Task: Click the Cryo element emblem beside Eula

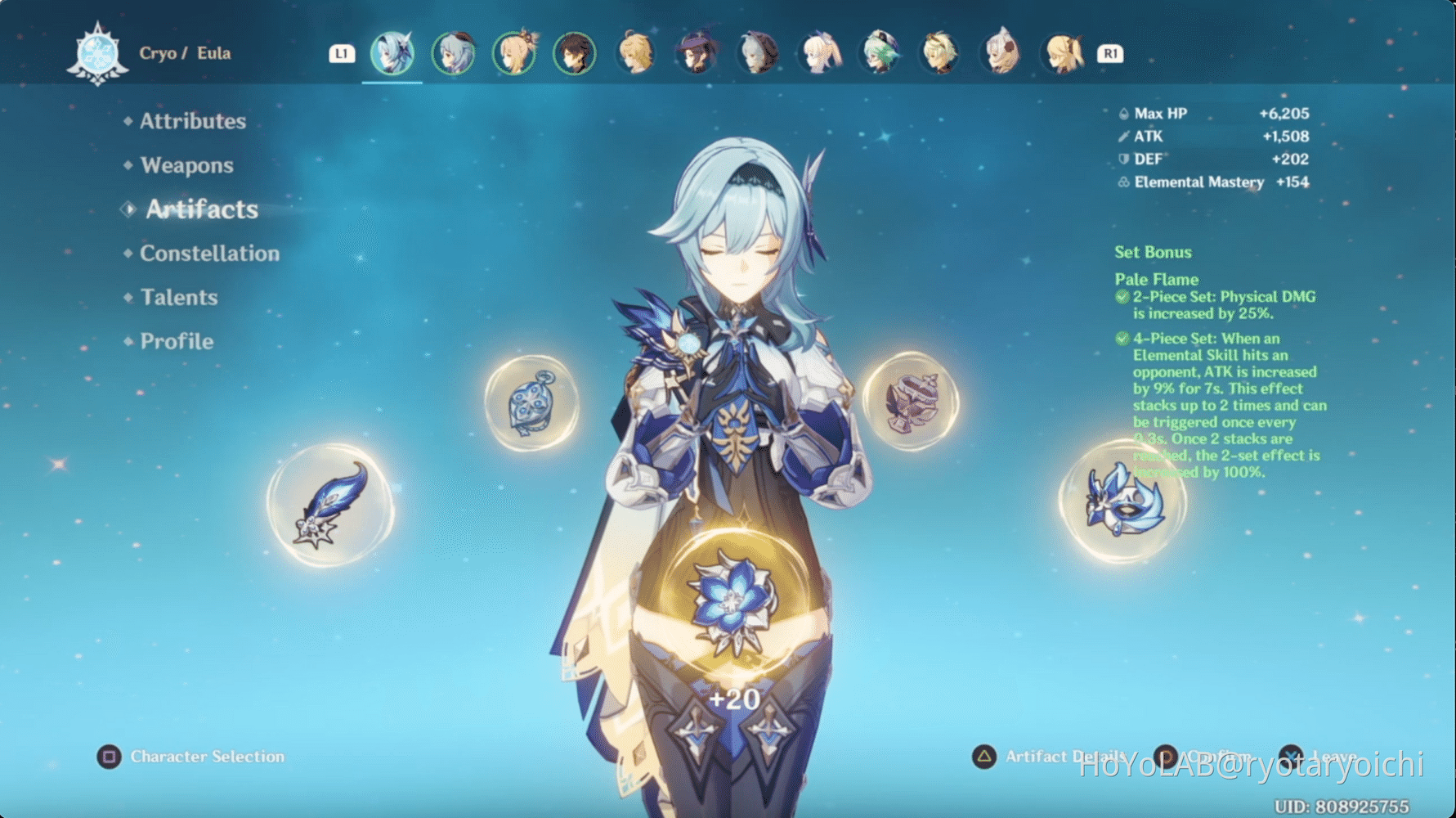Action: pos(98,52)
